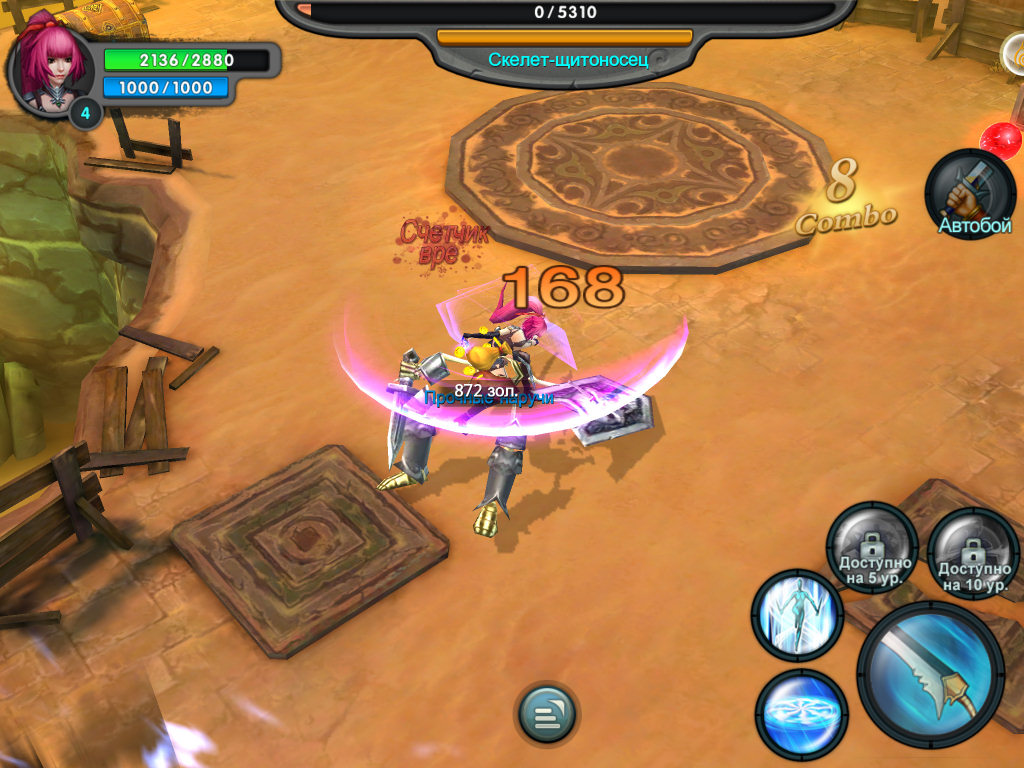The height and width of the screenshot is (768, 1024).
Task: Use the blue whirlwind spin skill
Action: tap(802, 714)
